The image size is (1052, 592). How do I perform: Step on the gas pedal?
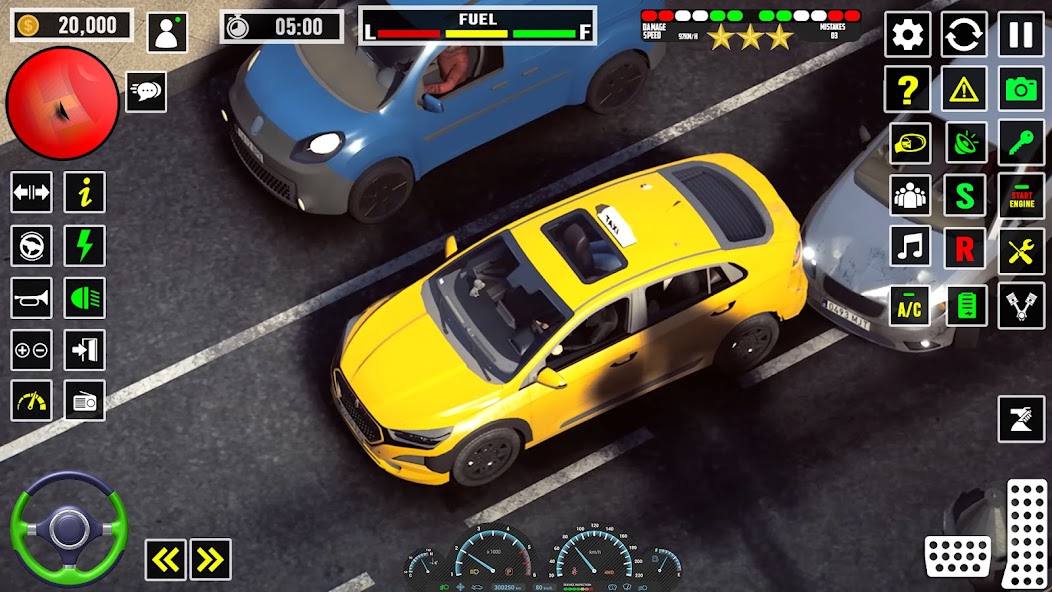click(1025, 532)
